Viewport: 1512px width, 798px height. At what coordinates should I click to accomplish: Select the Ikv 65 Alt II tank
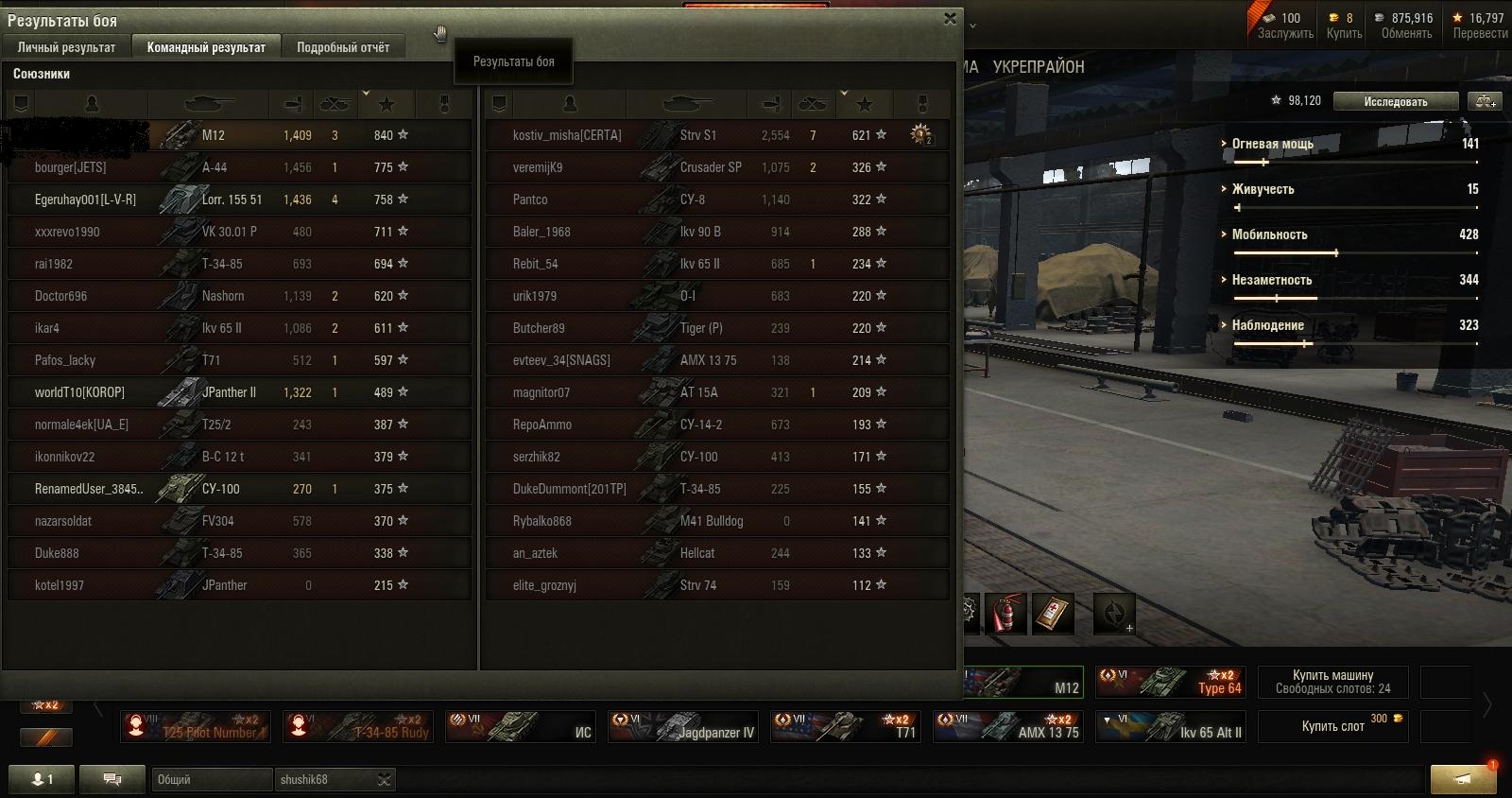pyautogui.click(x=1170, y=726)
